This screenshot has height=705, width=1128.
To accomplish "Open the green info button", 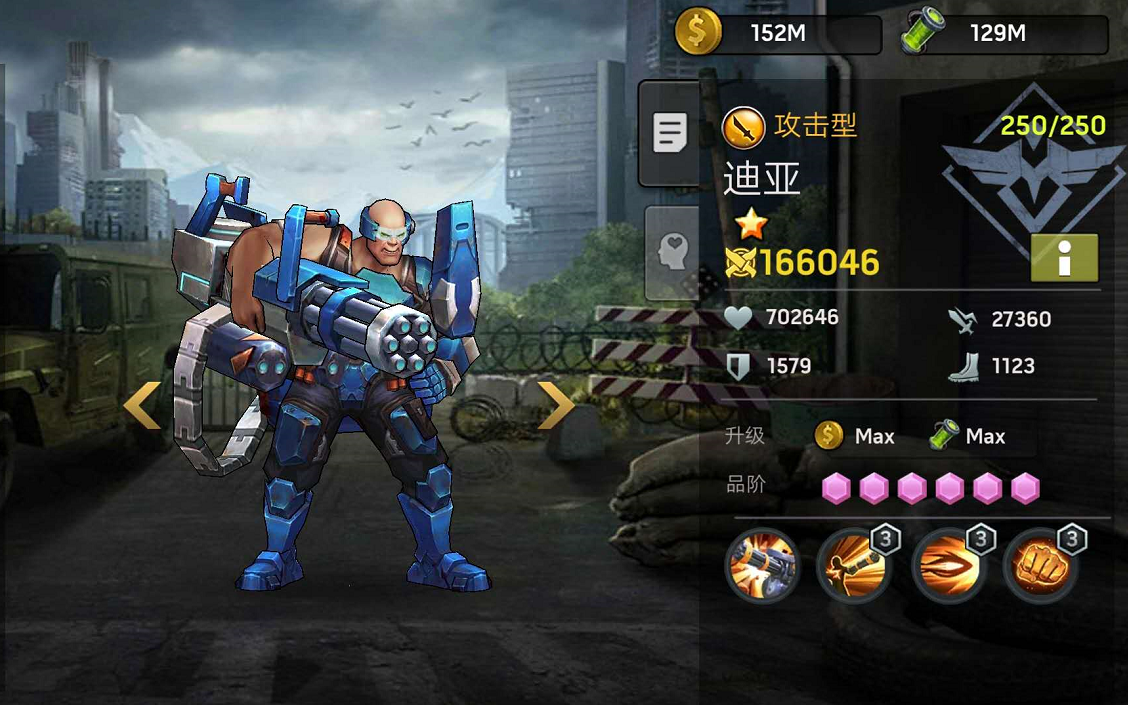I will (1064, 258).
